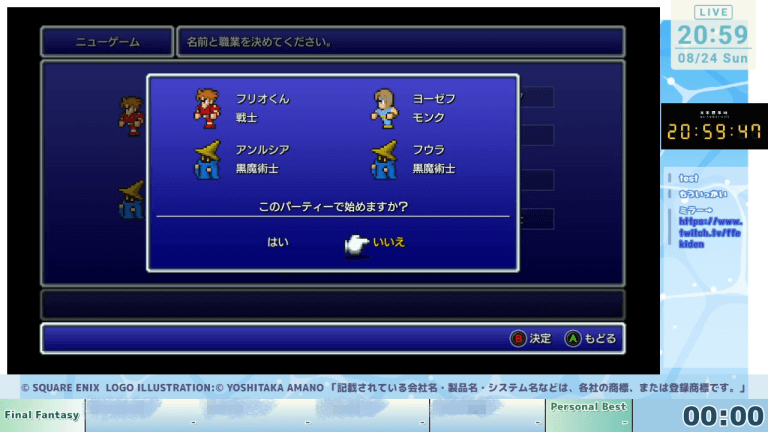Open the Twitch link in stream overlay
The image size is (768, 432).
coord(711,232)
